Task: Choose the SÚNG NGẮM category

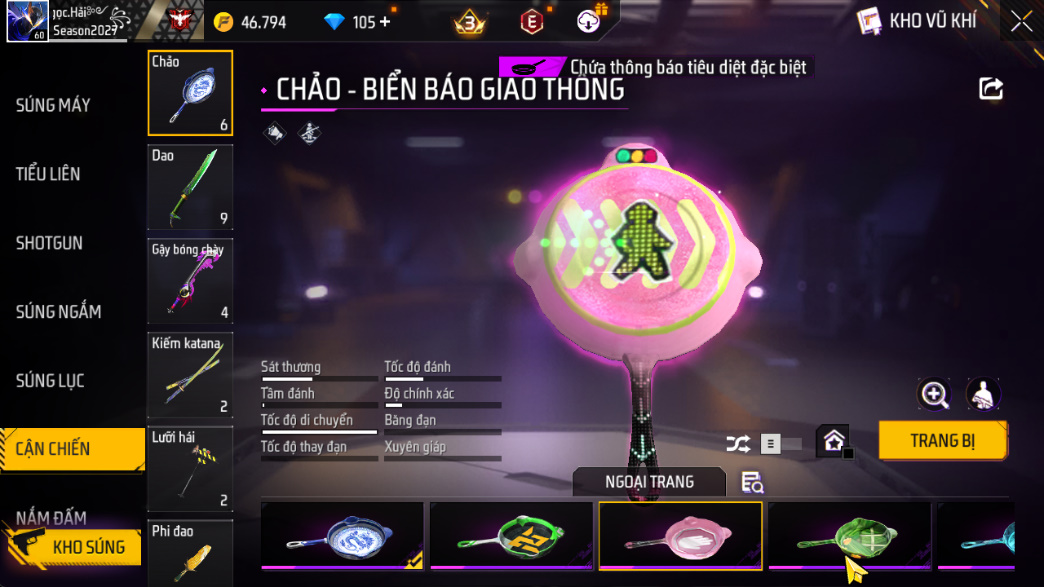Action: [58, 312]
